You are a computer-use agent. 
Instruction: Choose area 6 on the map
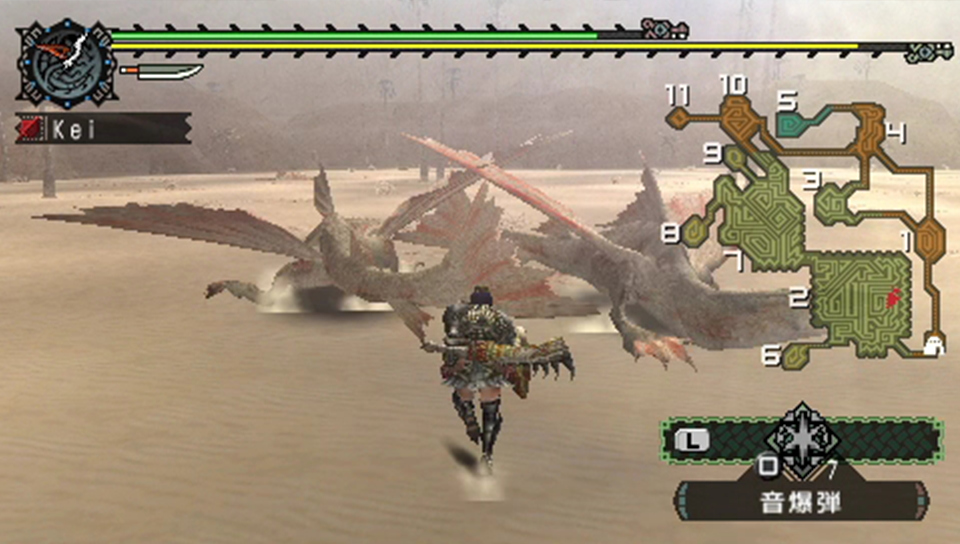point(796,354)
